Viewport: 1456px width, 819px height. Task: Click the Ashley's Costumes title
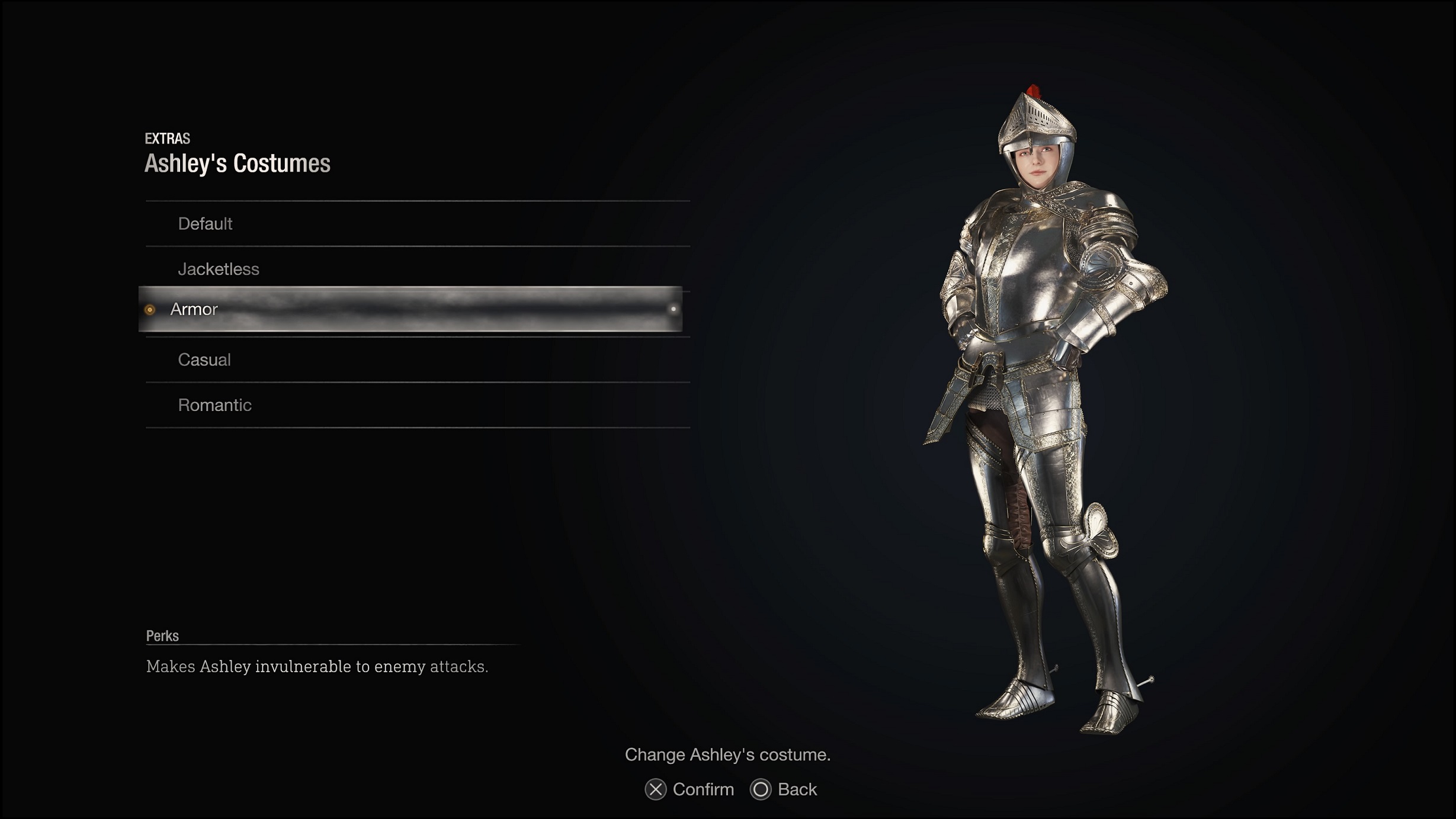tap(239, 165)
